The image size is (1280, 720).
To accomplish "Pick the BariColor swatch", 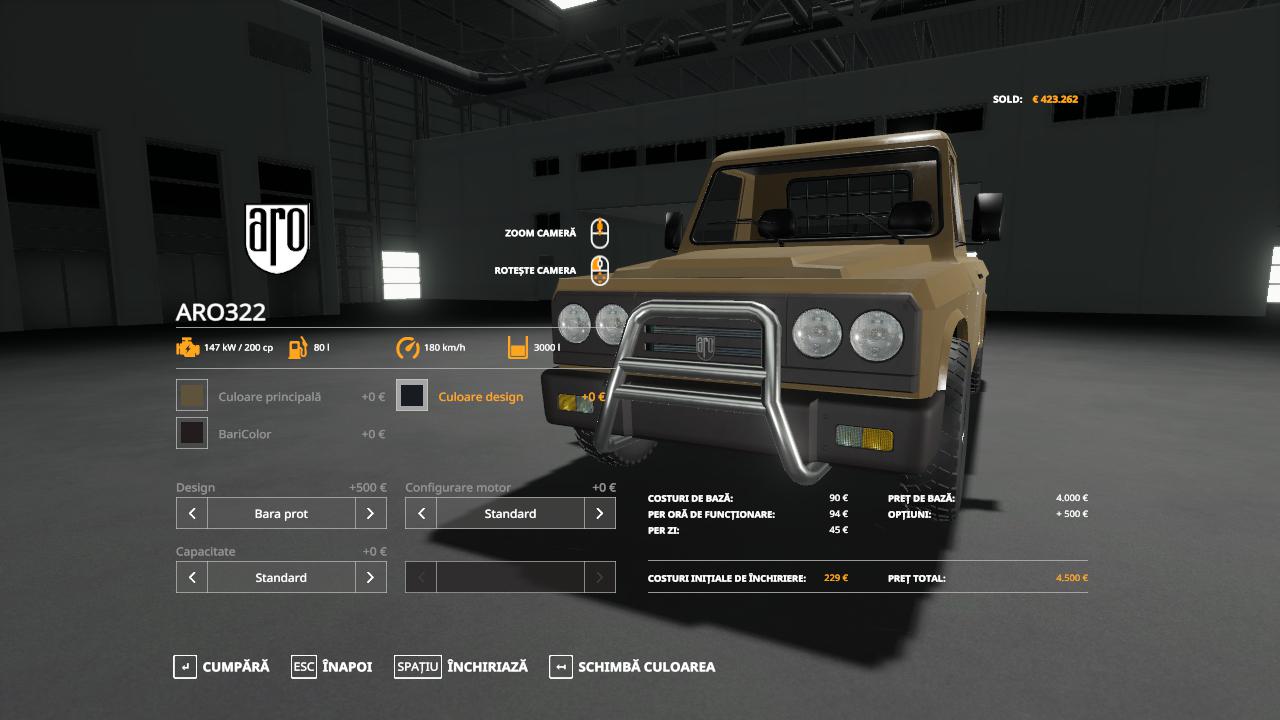I will (x=192, y=433).
